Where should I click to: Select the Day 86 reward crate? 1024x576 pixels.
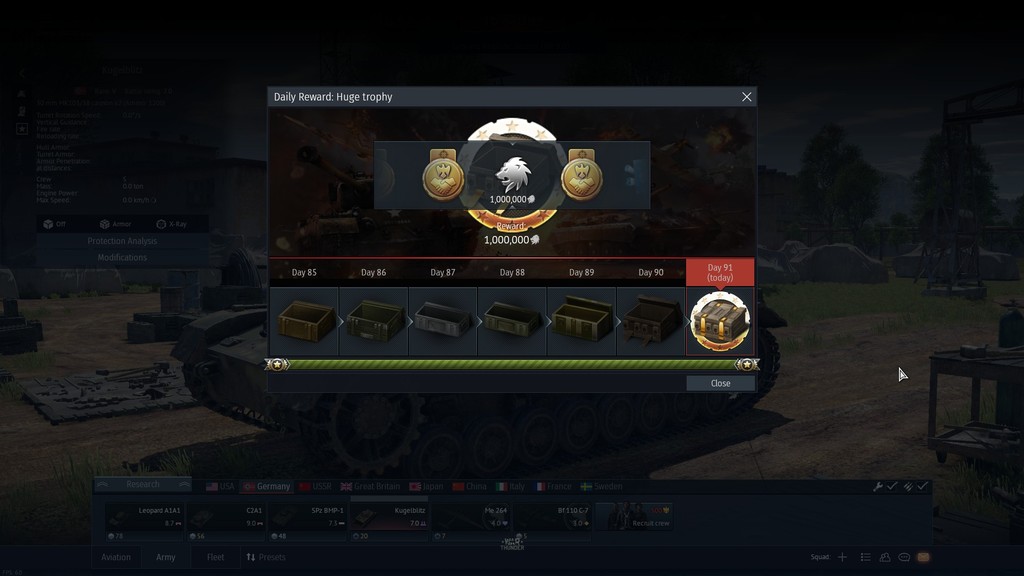(x=373, y=321)
